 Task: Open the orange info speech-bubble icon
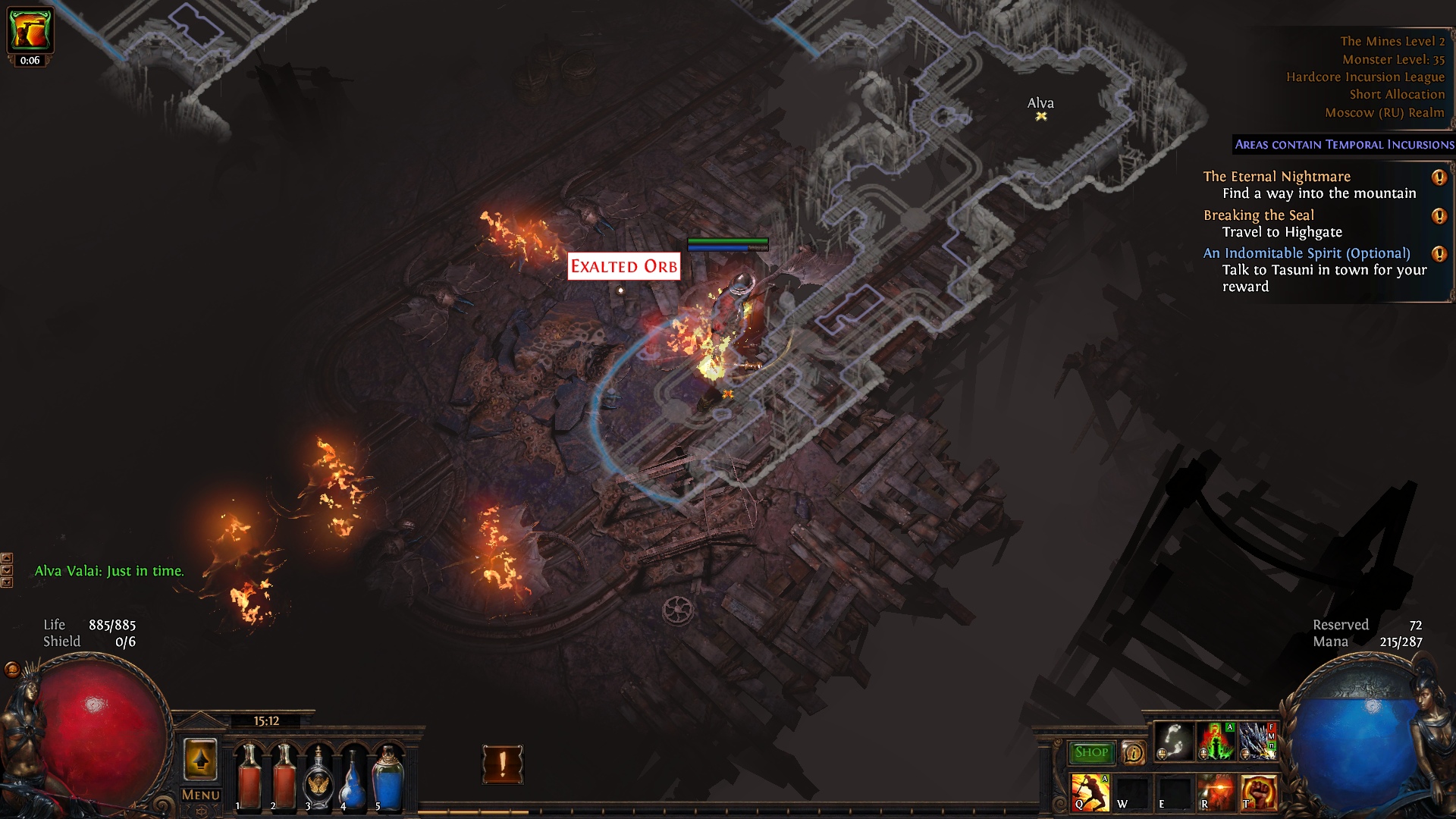coord(1134,752)
